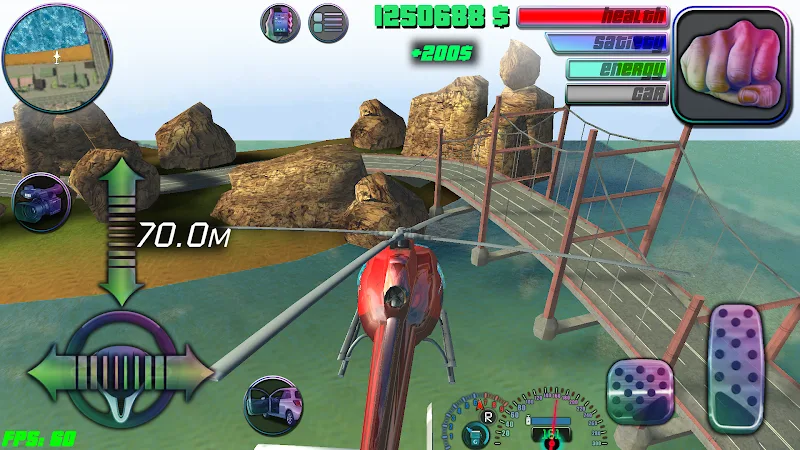The height and width of the screenshot is (450, 800).
Task: Tap the tall accelerator pedal
Action: 735,365
